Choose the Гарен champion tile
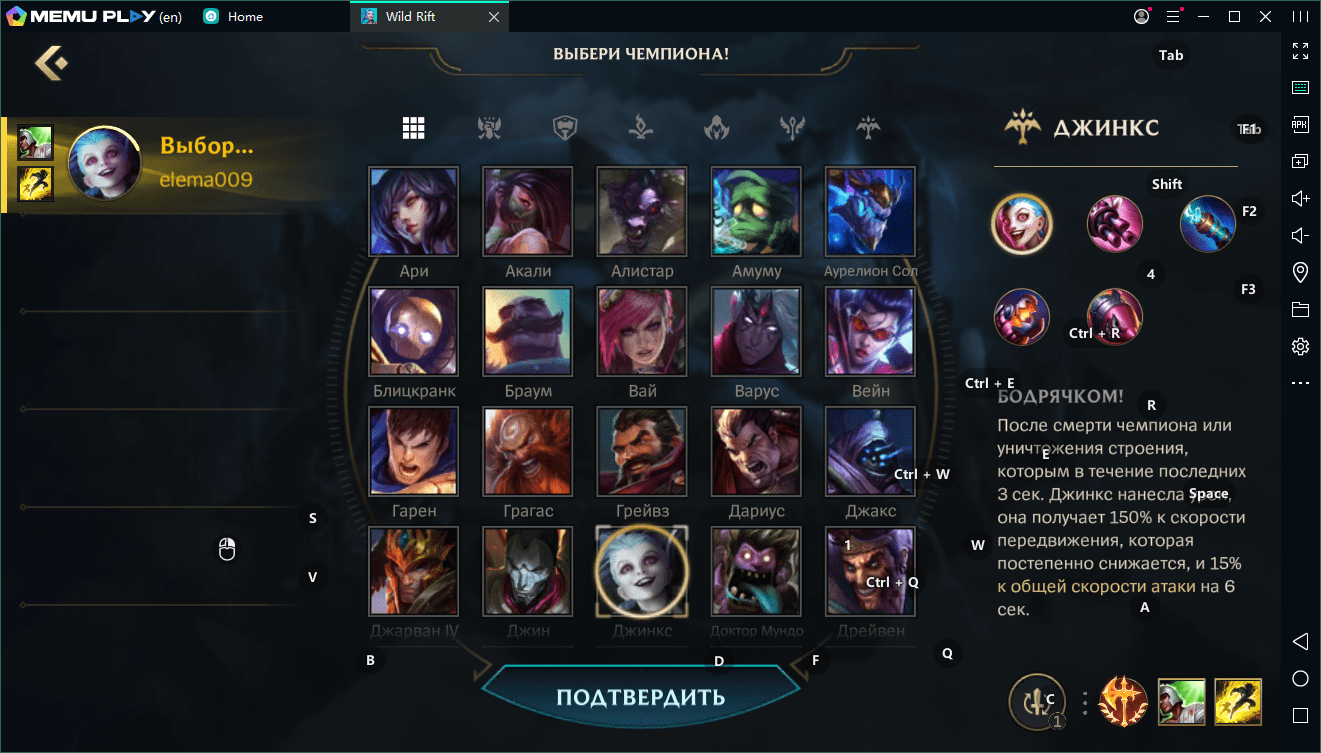The height and width of the screenshot is (753, 1321). (414, 451)
